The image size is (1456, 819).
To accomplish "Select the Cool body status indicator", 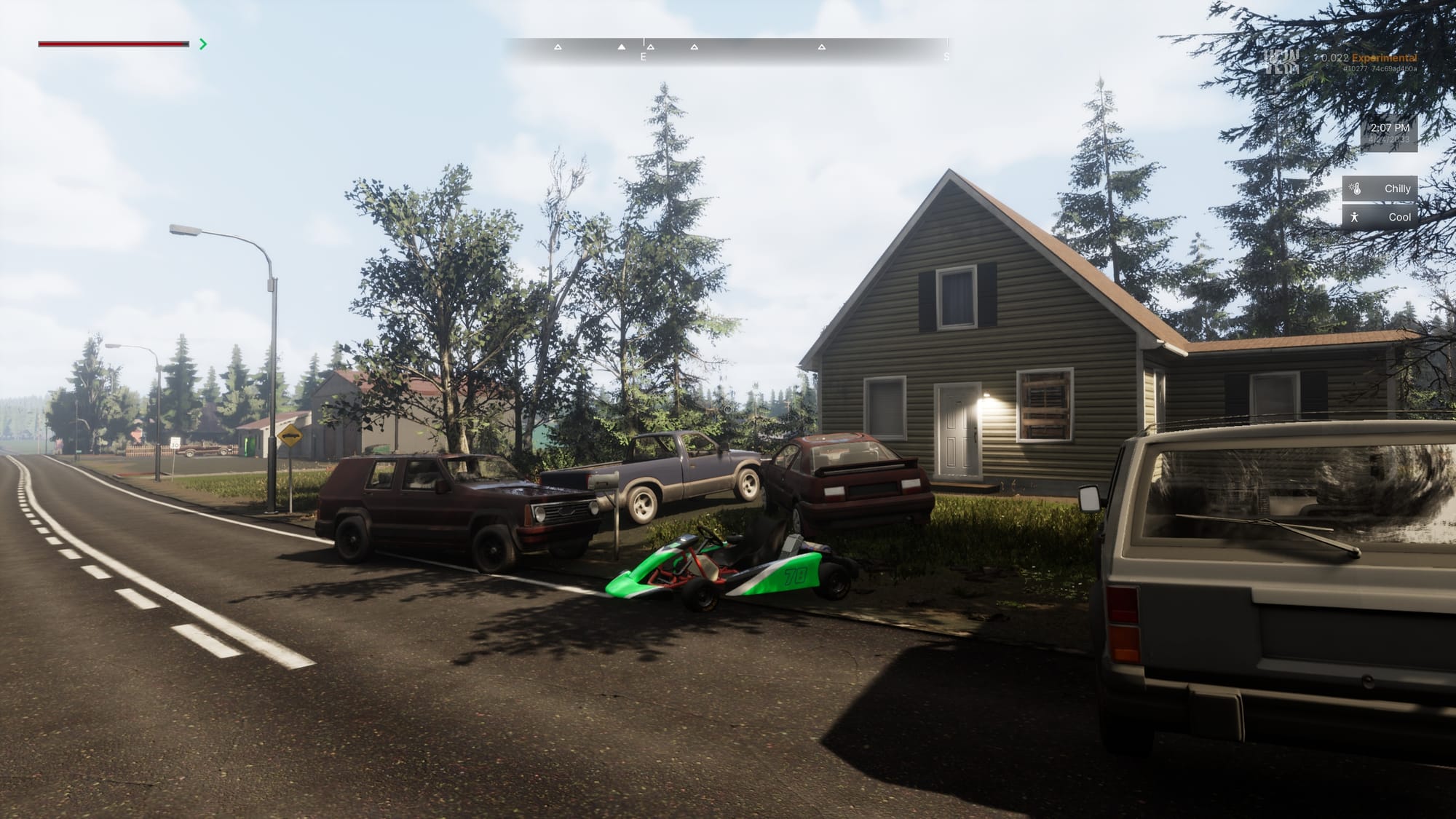I will [1380, 217].
